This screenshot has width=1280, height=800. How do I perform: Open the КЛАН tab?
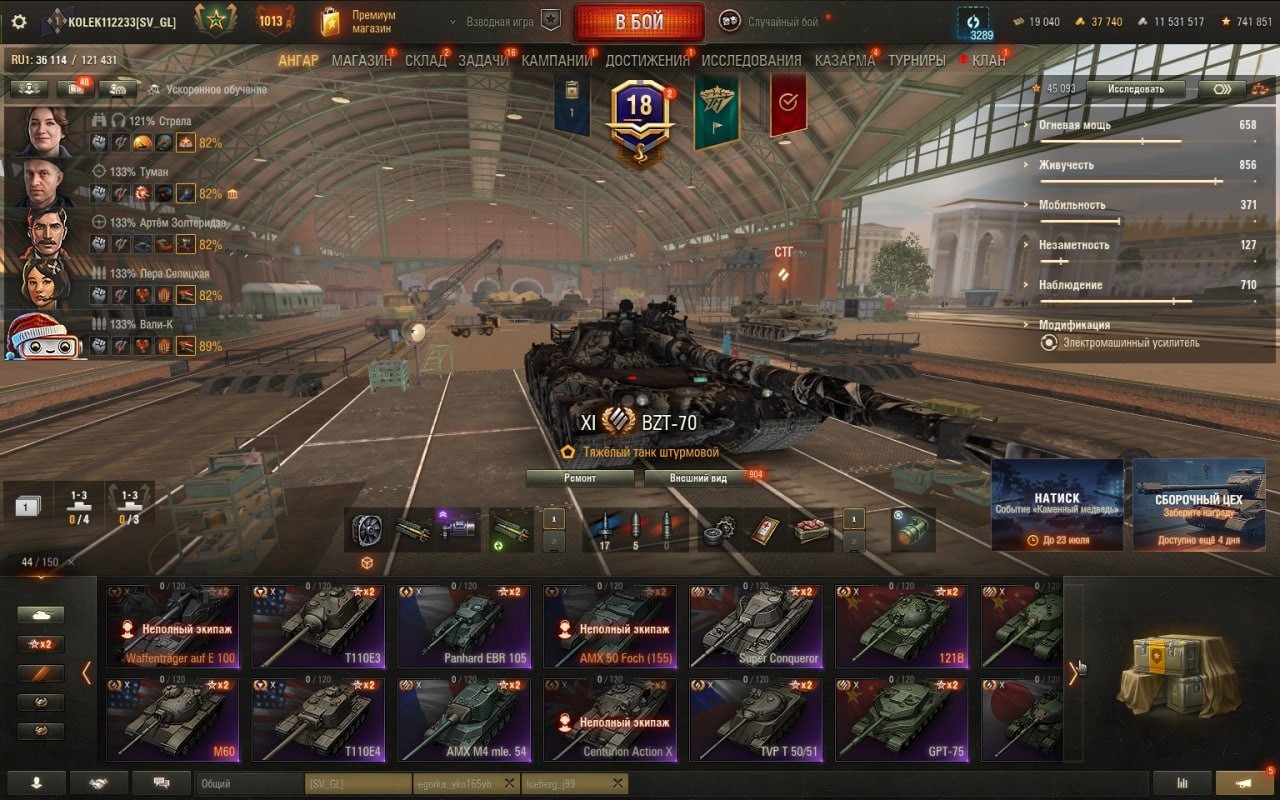pyautogui.click(x=988, y=60)
